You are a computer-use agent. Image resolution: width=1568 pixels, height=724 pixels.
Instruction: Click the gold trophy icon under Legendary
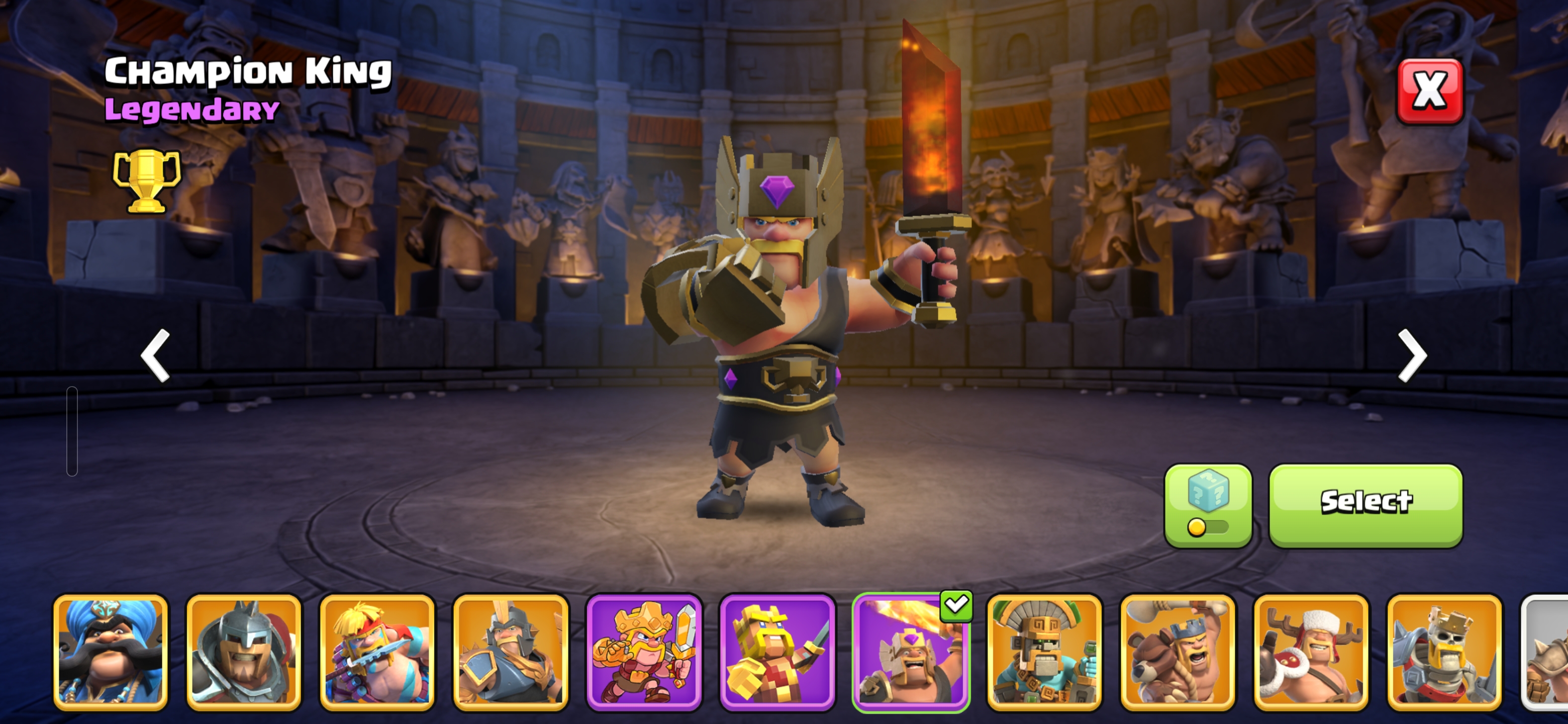147,180
